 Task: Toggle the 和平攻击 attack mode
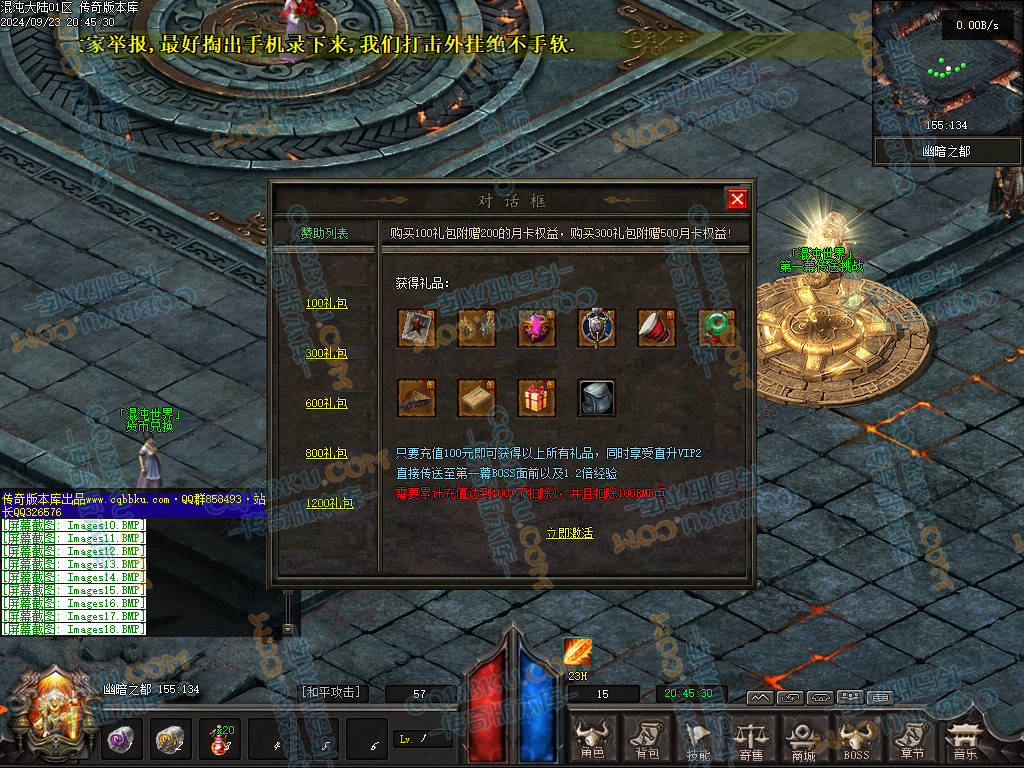[330, 692]
